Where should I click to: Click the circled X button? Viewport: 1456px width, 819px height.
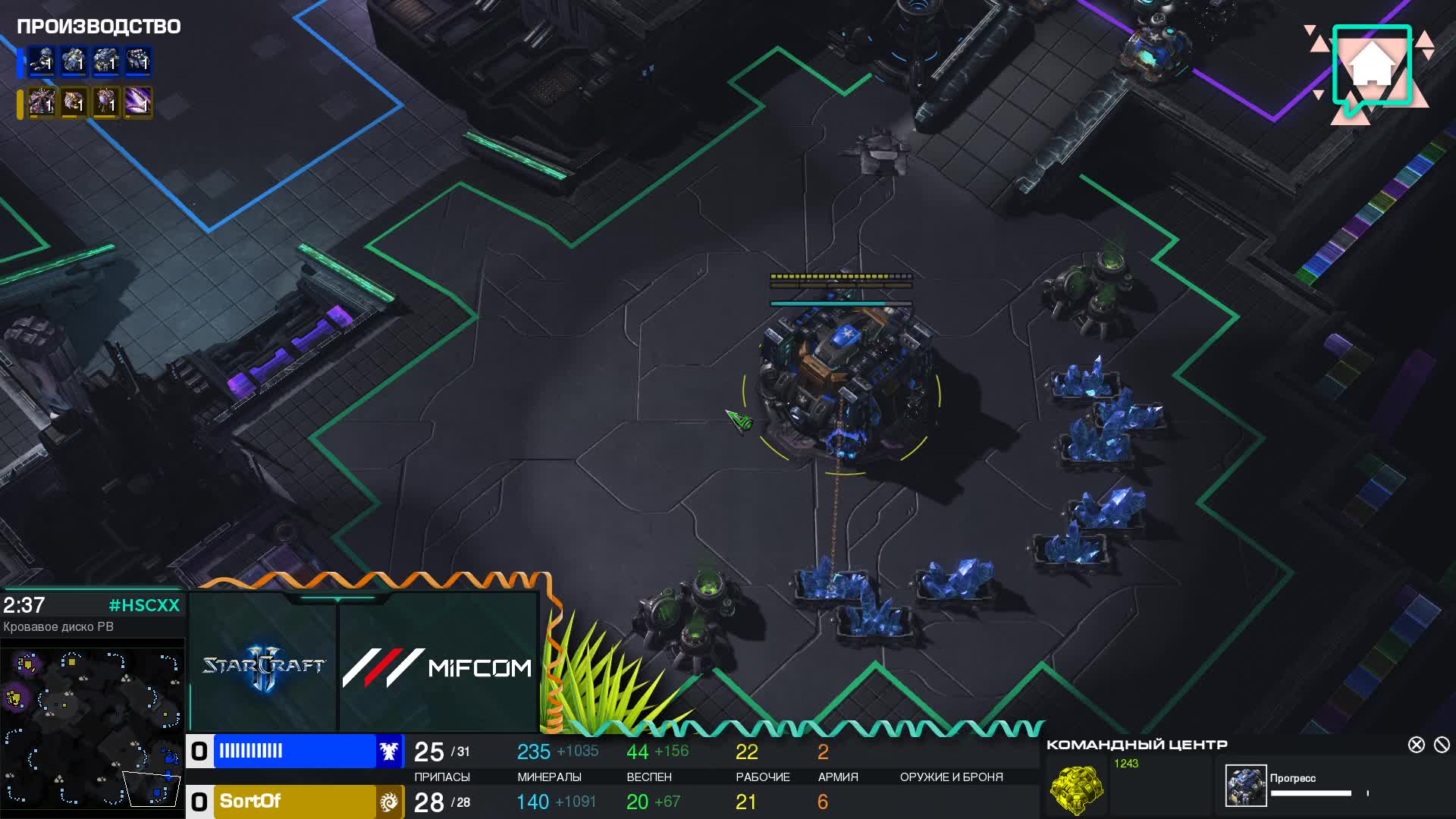(1416, 745)
